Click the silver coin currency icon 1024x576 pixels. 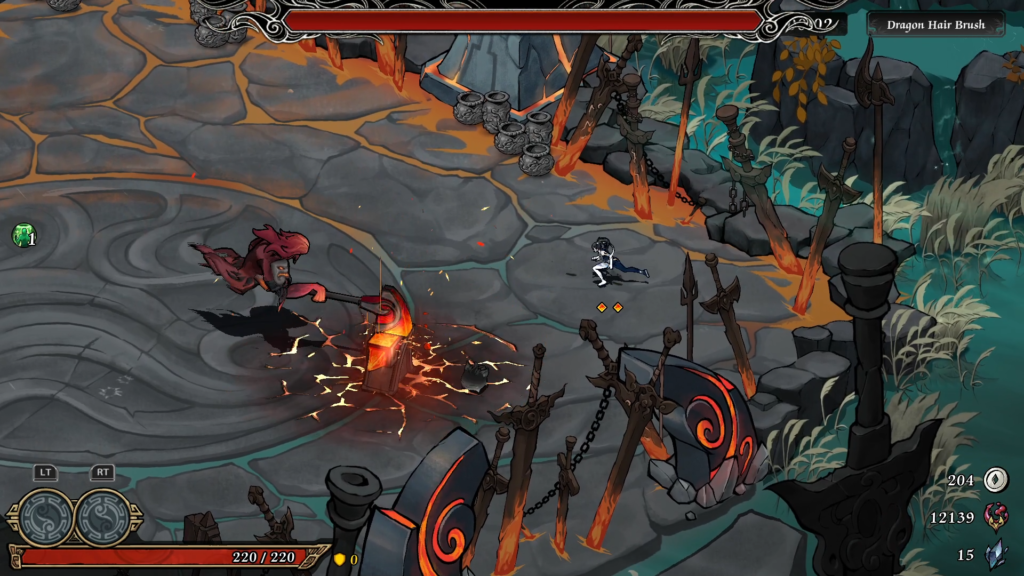(995, 480)
